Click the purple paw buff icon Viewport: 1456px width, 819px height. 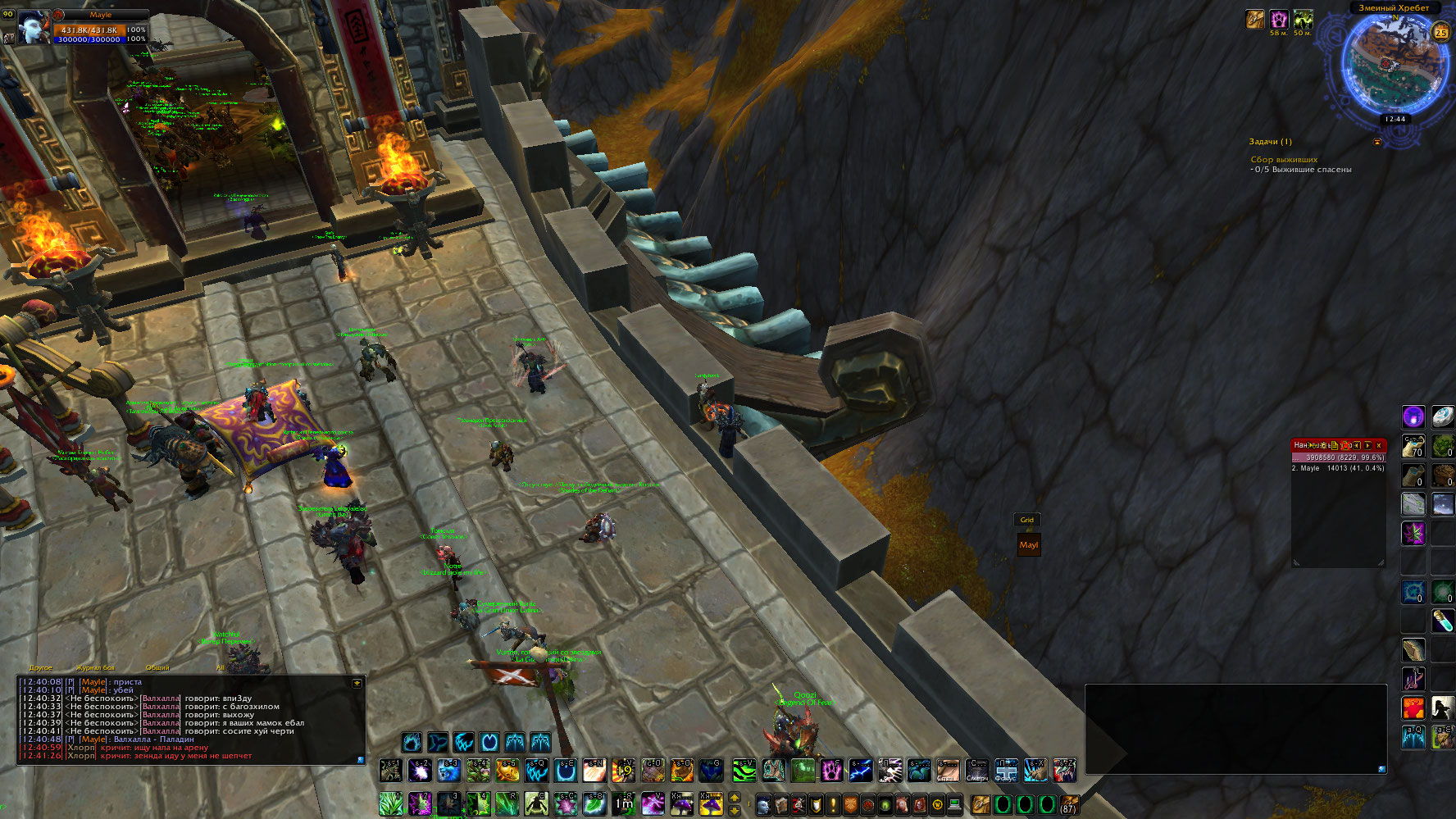[x=1279, y=19]
